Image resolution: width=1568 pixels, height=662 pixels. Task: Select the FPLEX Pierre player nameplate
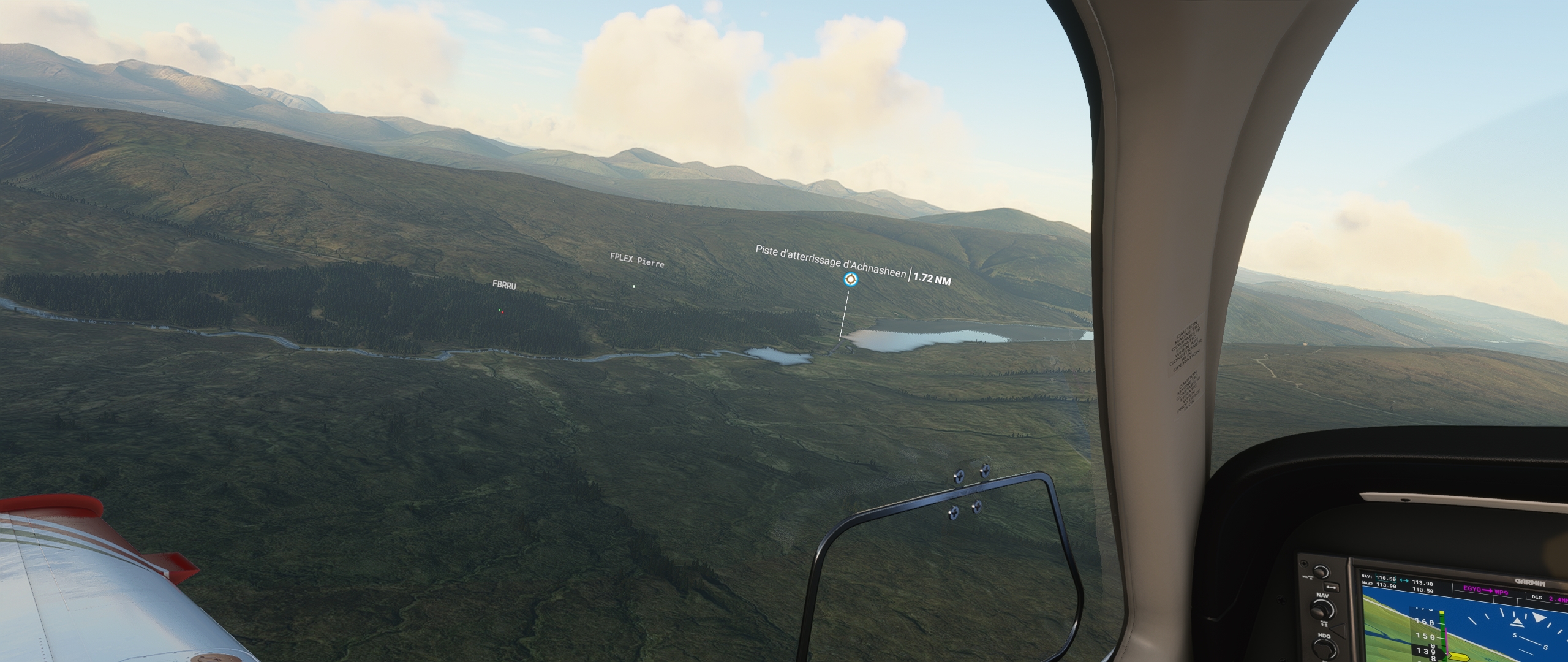pyautogui.click(x=637, y=261)
